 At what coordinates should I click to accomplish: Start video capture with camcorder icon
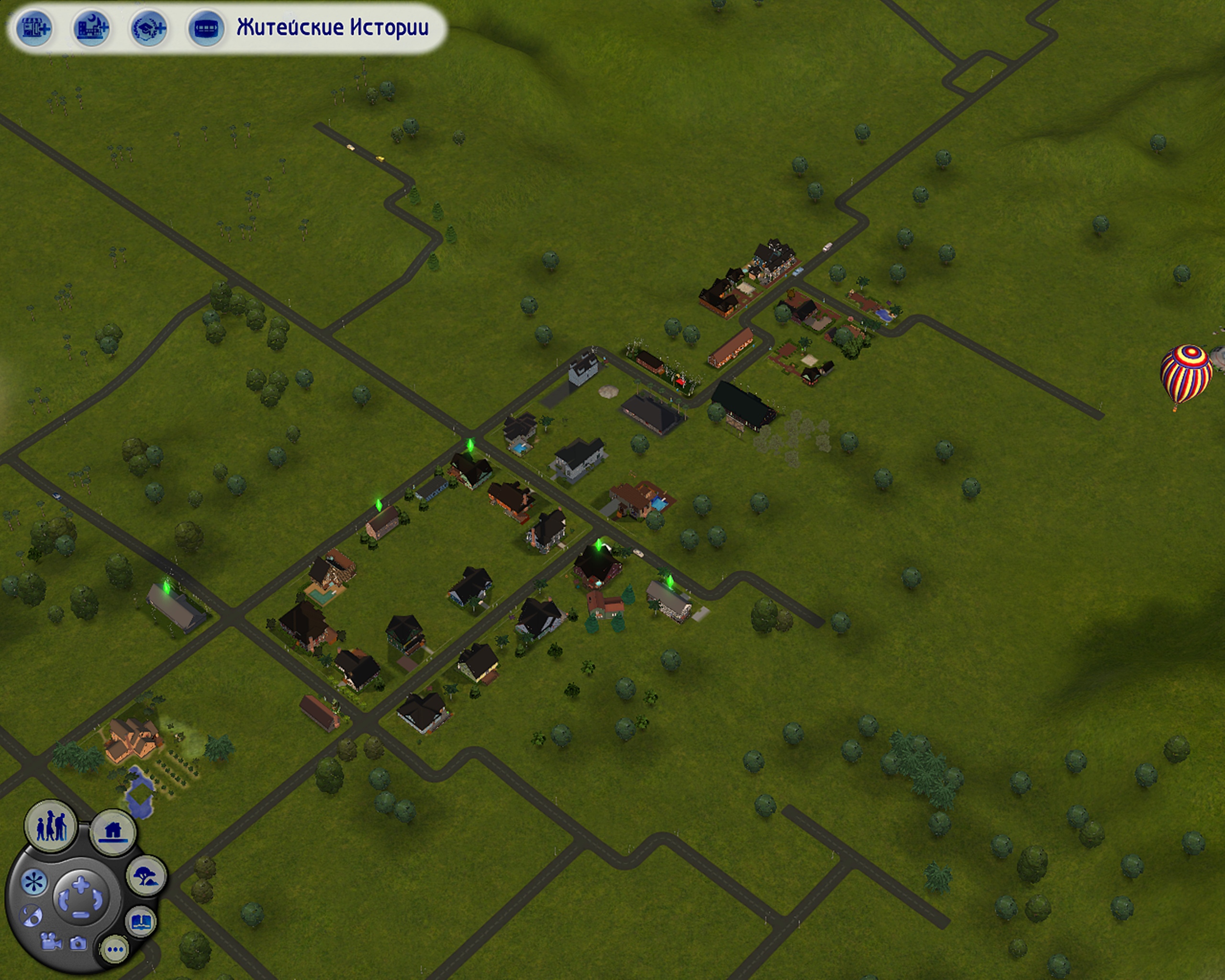click(x=51, y=941)
